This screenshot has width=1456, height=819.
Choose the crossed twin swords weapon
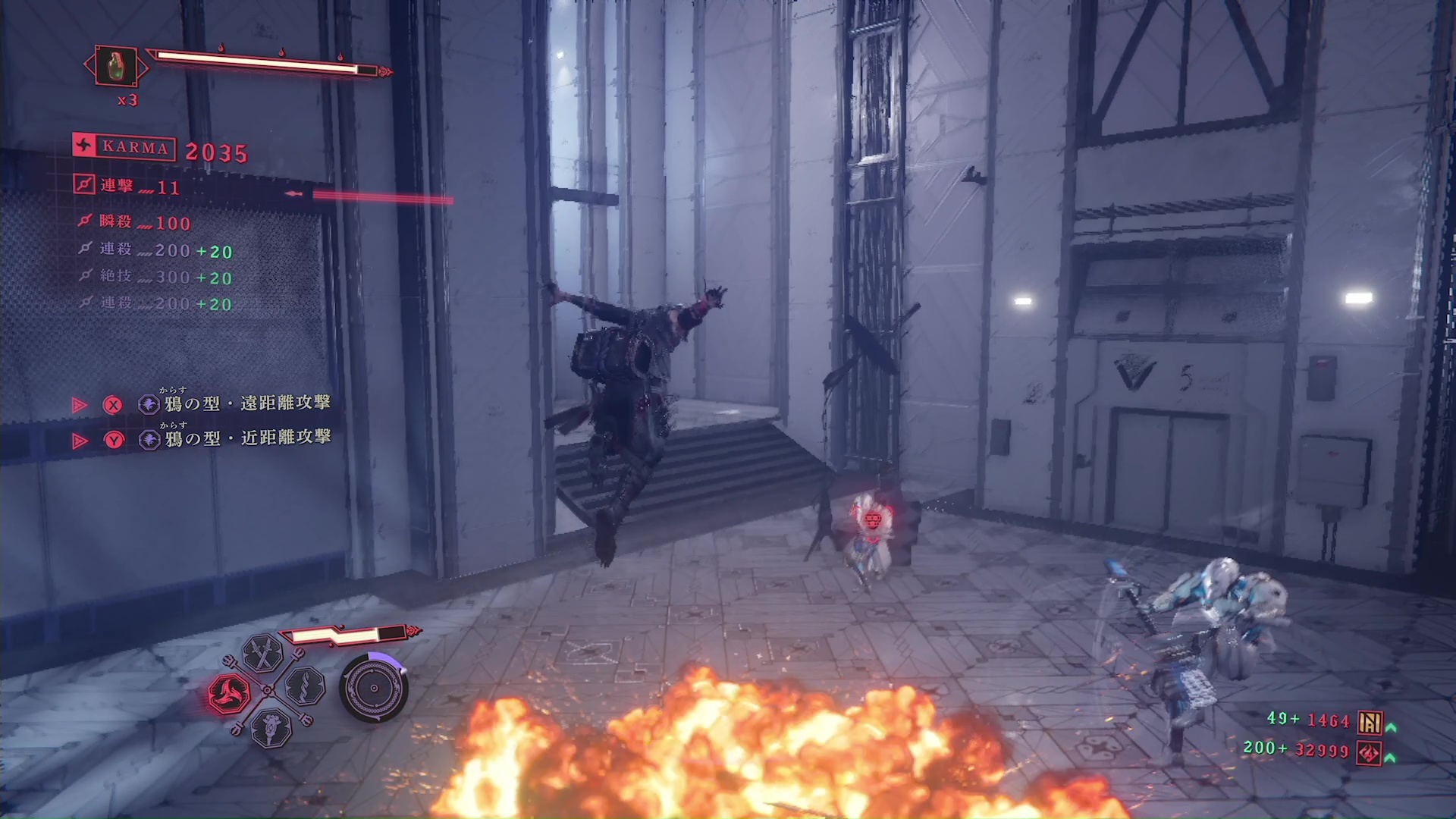click(x=263, y=653)
